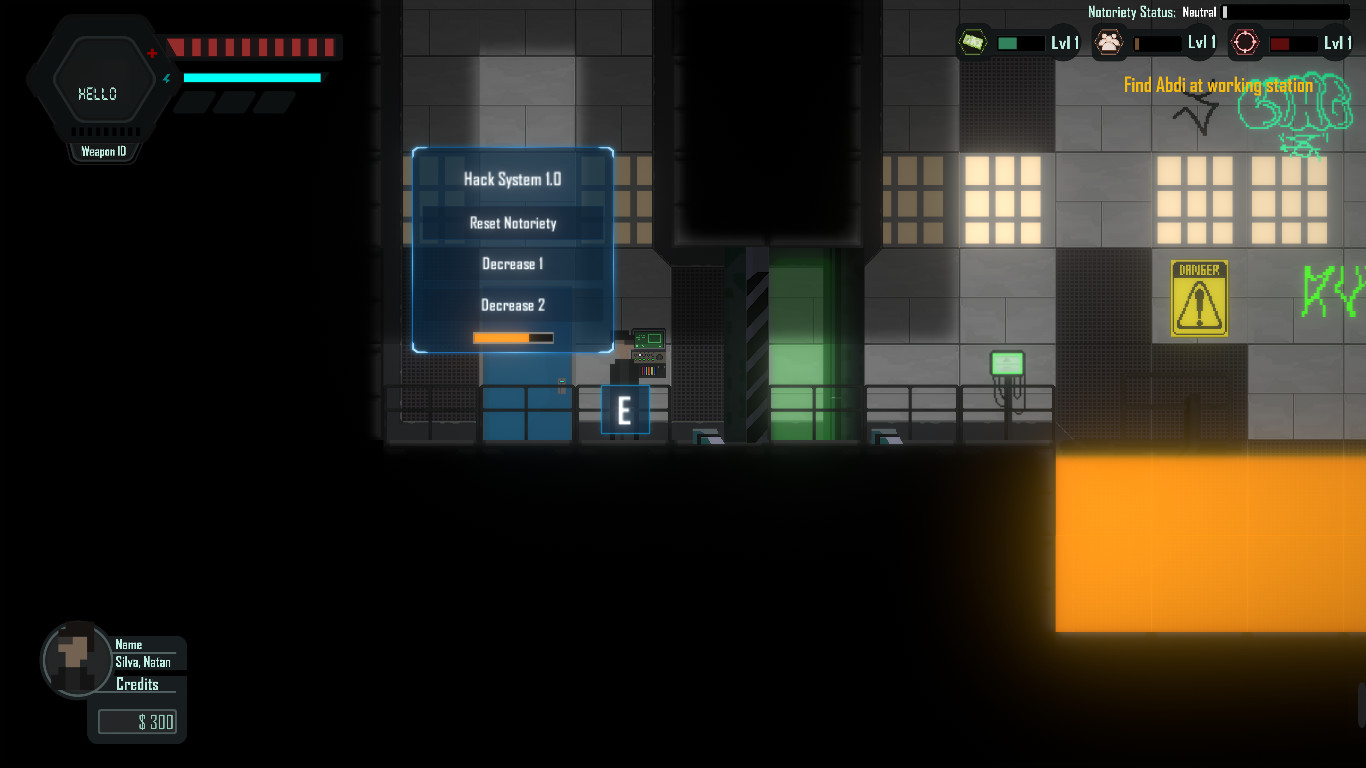The image size is (1366, 768).
Task: Click the crowd reputation skill icon
Action: [1108, 43]
